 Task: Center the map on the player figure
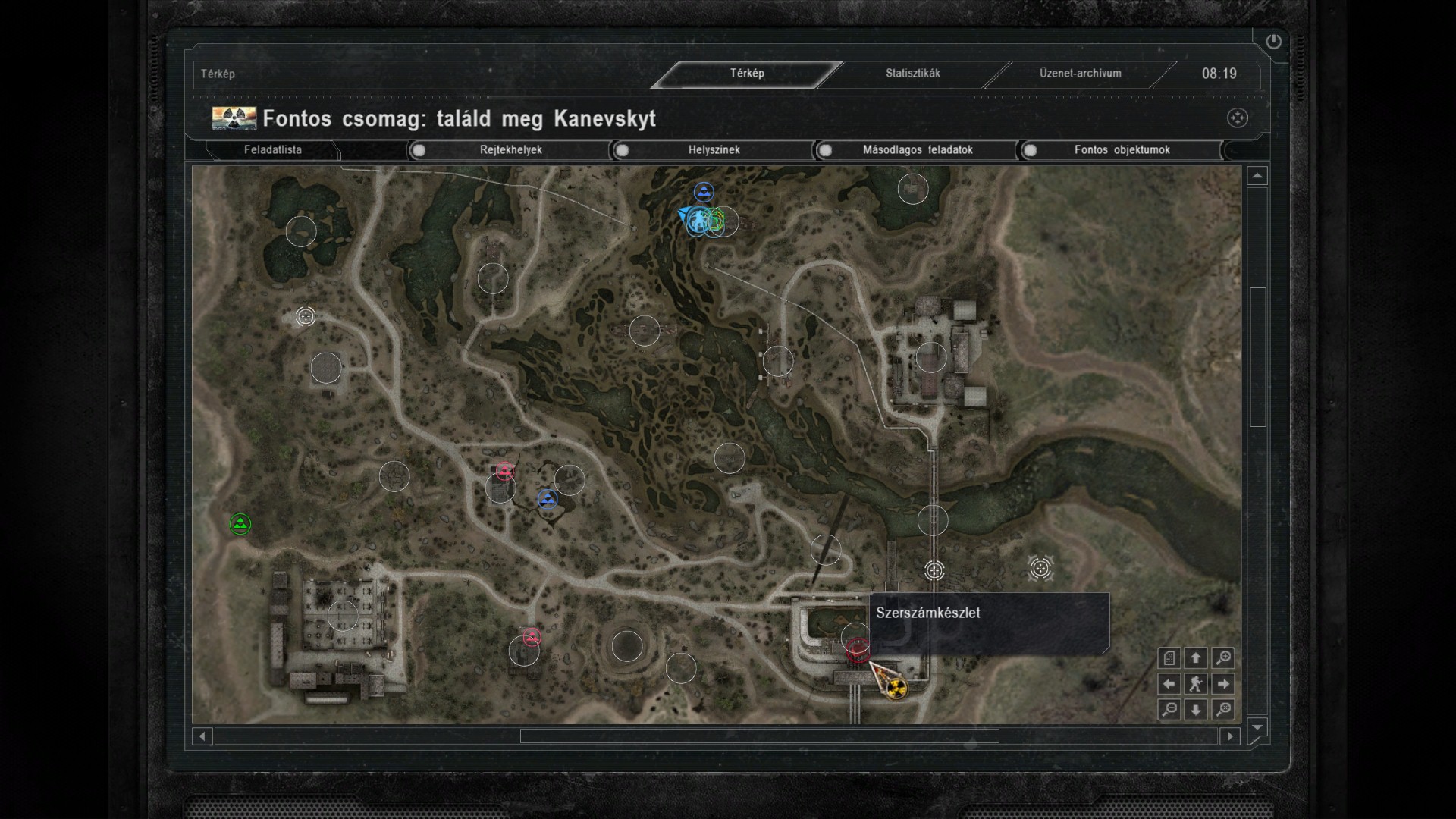(x=1196, y=684)
